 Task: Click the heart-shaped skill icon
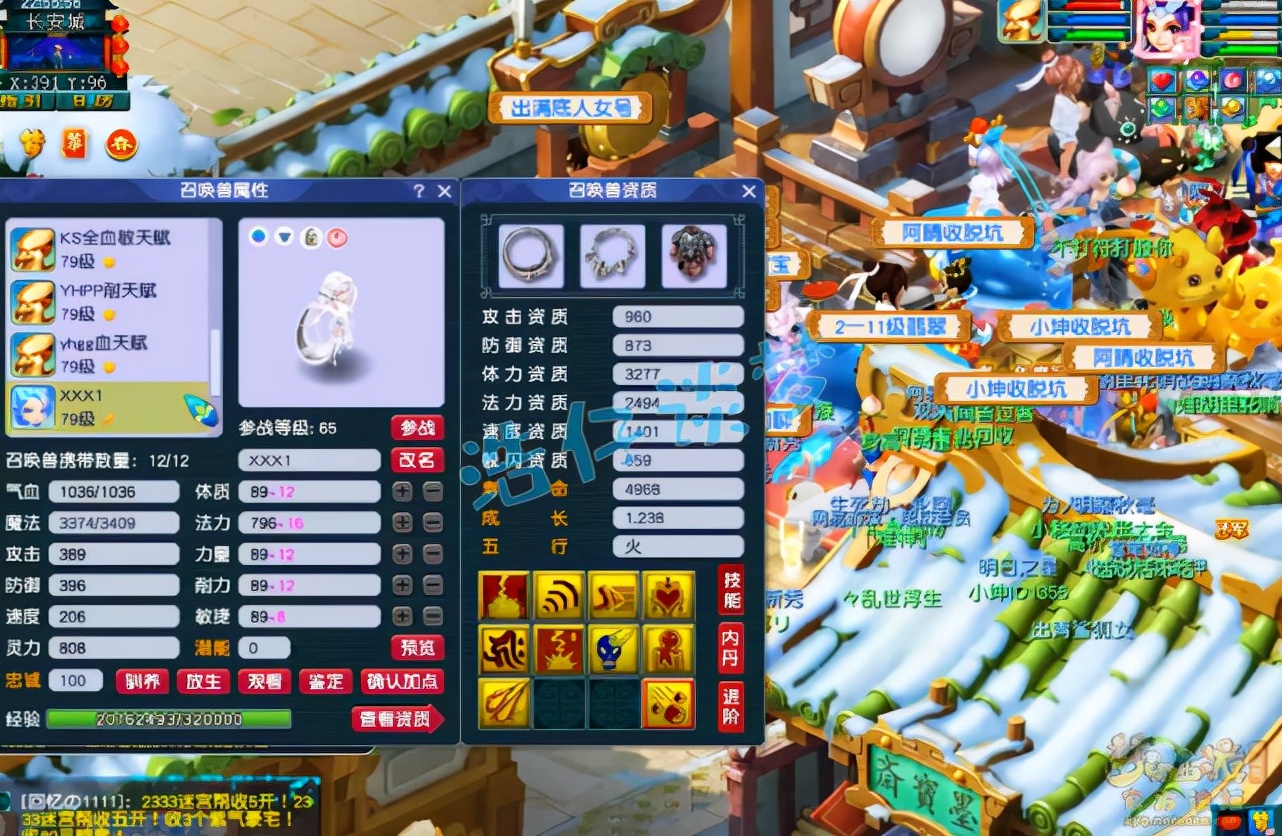[x=669, y=595]
